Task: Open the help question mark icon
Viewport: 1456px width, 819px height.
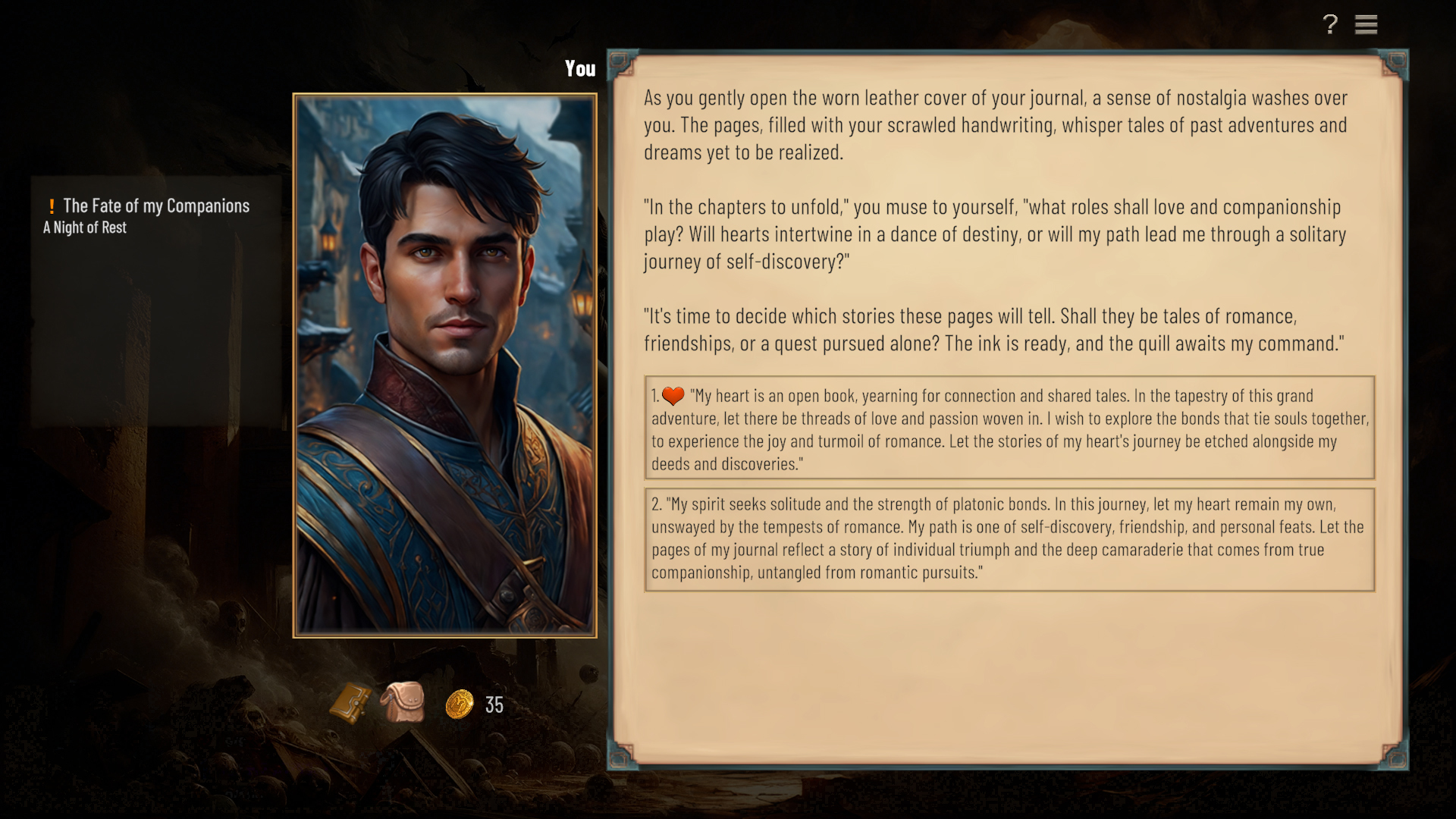Action: point(1329,24)
